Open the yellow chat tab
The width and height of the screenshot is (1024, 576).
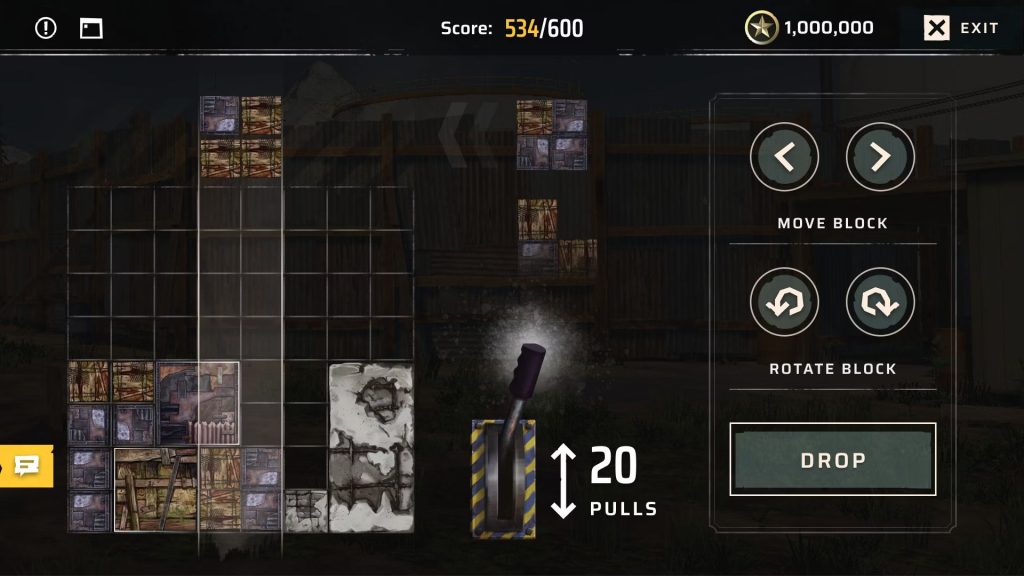click(x=27, y=465)
